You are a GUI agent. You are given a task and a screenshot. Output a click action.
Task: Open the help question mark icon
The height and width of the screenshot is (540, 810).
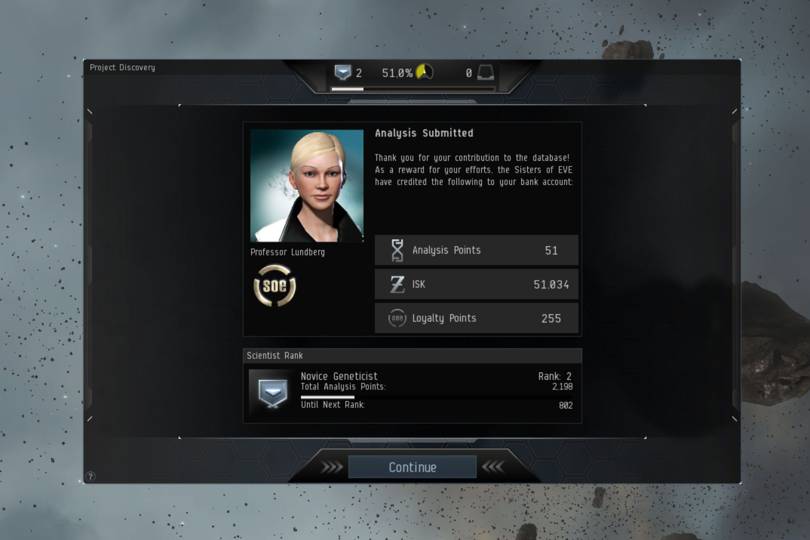[x=90, y=476]
